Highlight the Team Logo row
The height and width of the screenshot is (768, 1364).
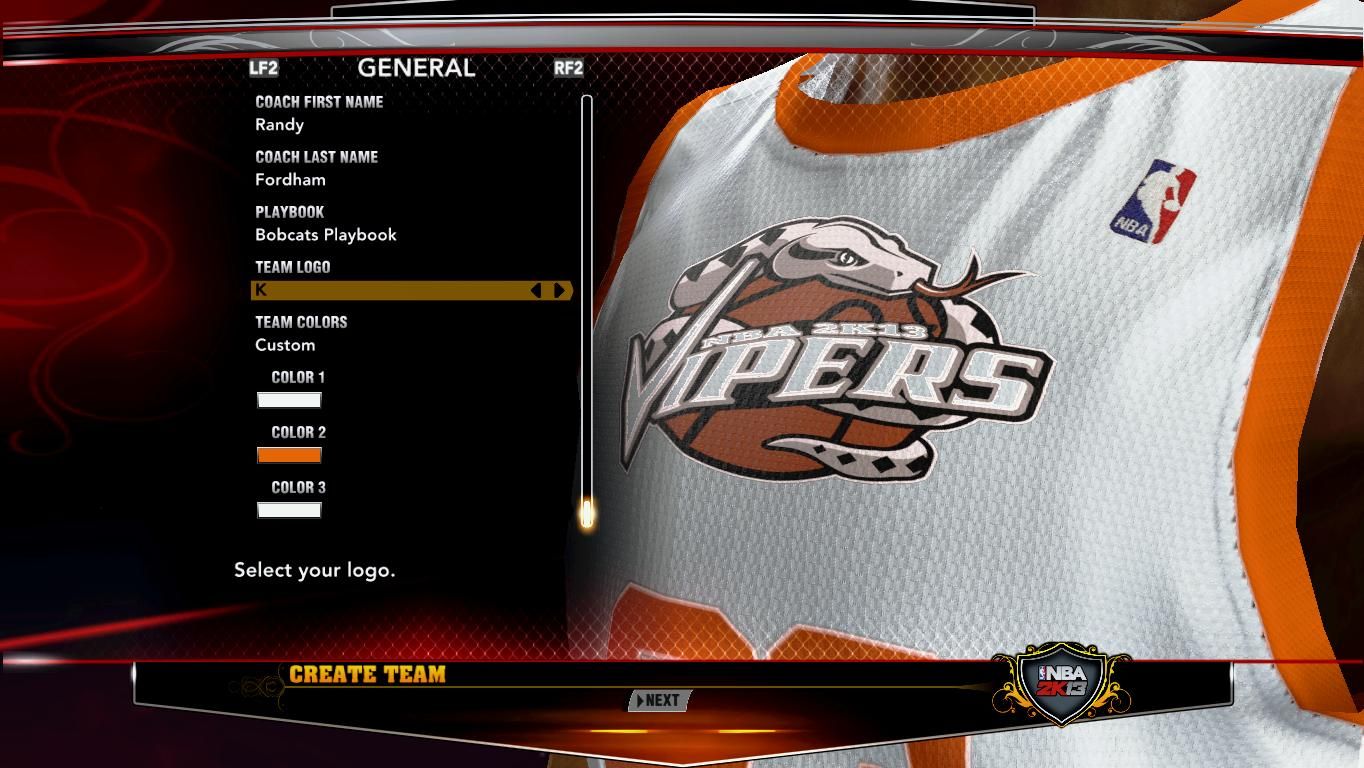point(390,290)
